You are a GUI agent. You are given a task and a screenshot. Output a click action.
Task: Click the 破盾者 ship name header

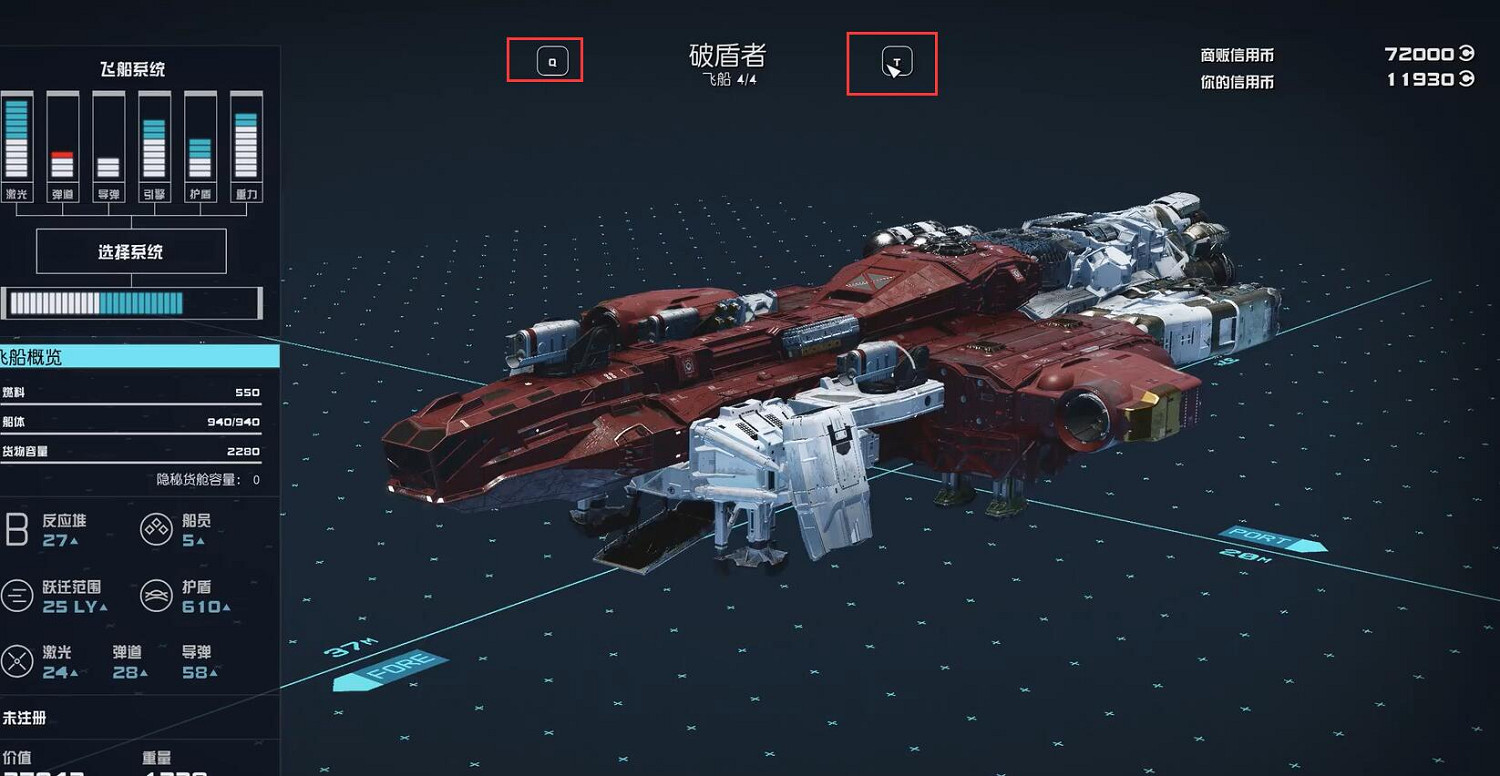click(x=727, y=58)
